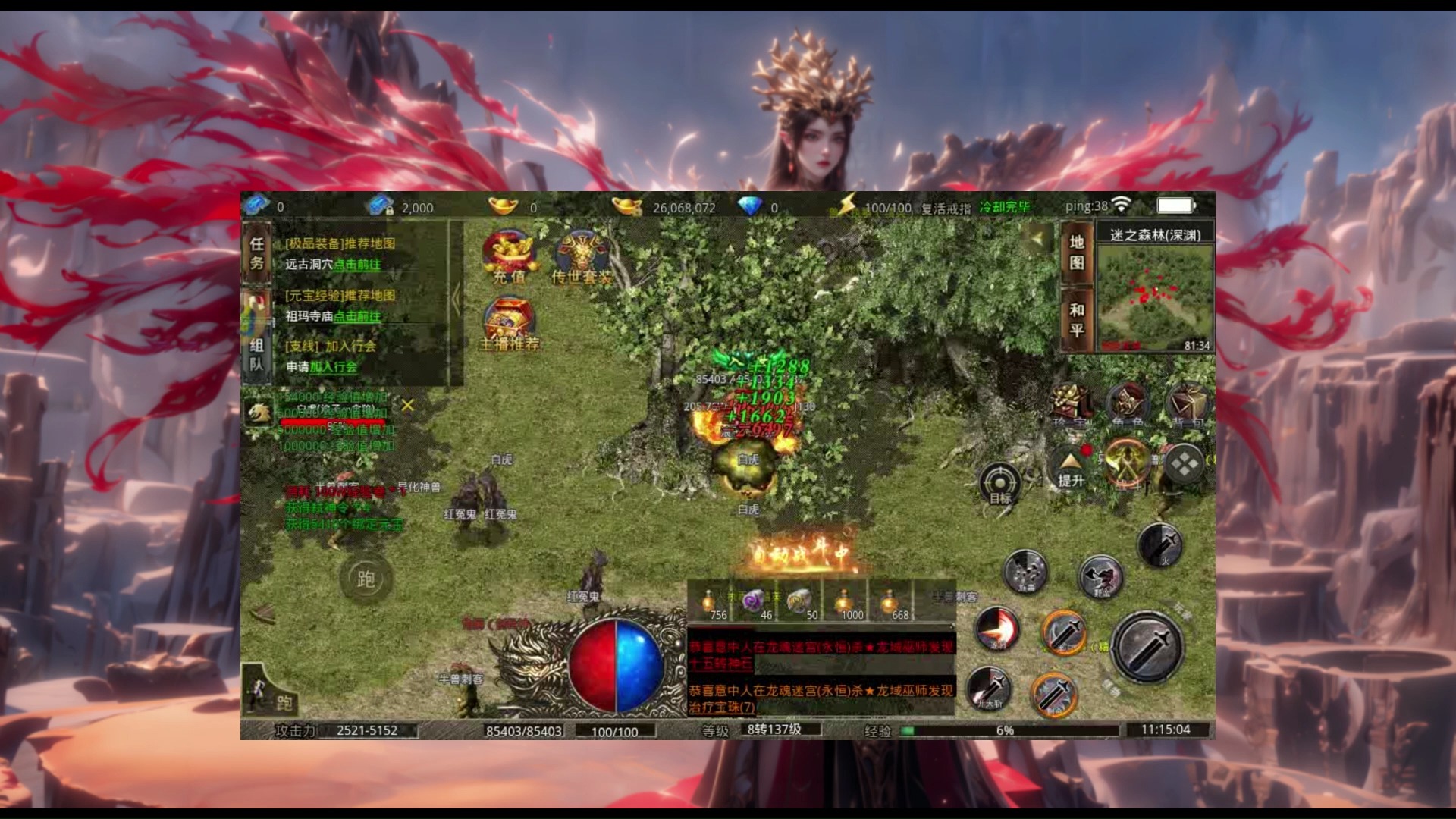Image resolution: width=1456 pixels, height=819 pixels.
Task: Toggle the 和平 peace attack mode
Action: pyautogui.click(x=1077, y=320)
